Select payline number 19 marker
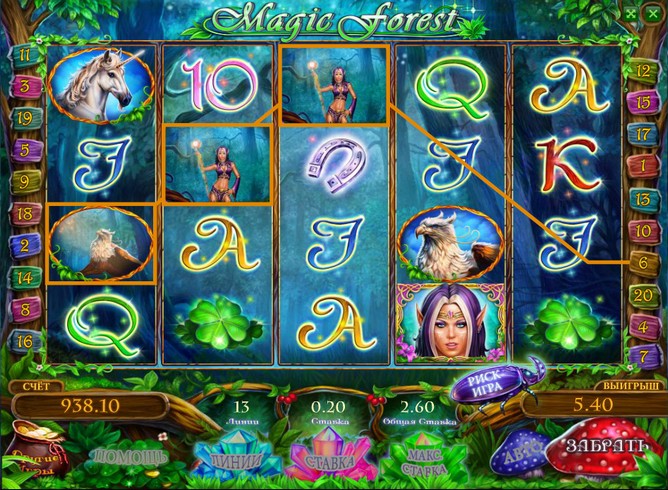This screenshot has height=490, width=668. [23, 118]
